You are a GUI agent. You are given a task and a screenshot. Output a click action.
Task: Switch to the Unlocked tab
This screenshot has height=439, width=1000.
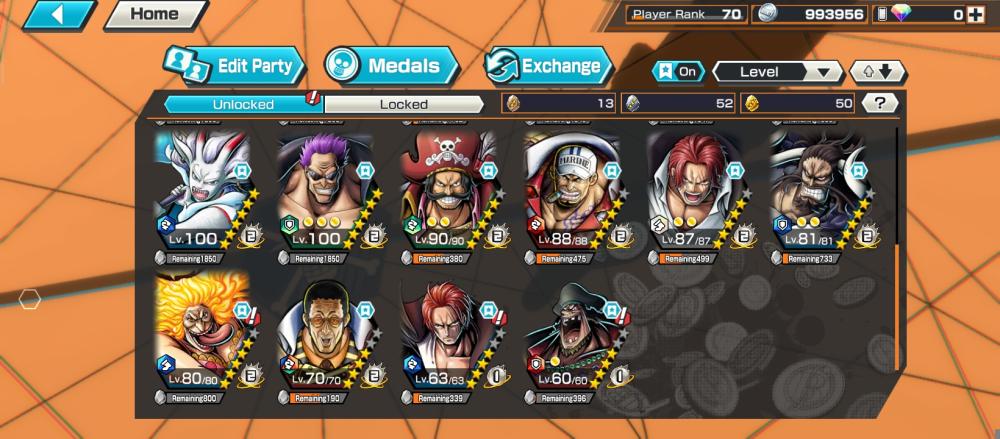[x=243, y=104]
